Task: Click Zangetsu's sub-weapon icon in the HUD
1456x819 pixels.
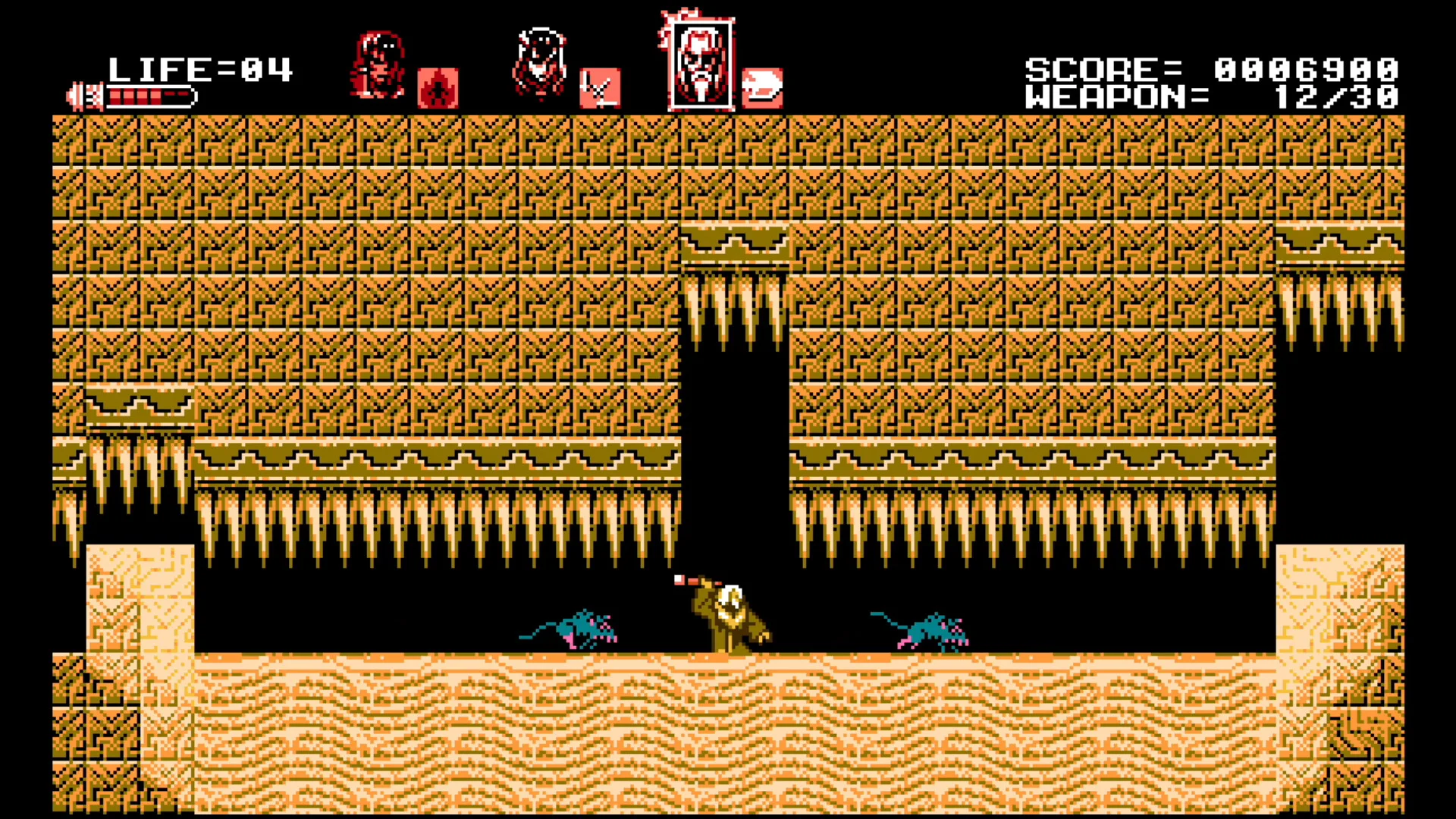Action: coord(763,86)
